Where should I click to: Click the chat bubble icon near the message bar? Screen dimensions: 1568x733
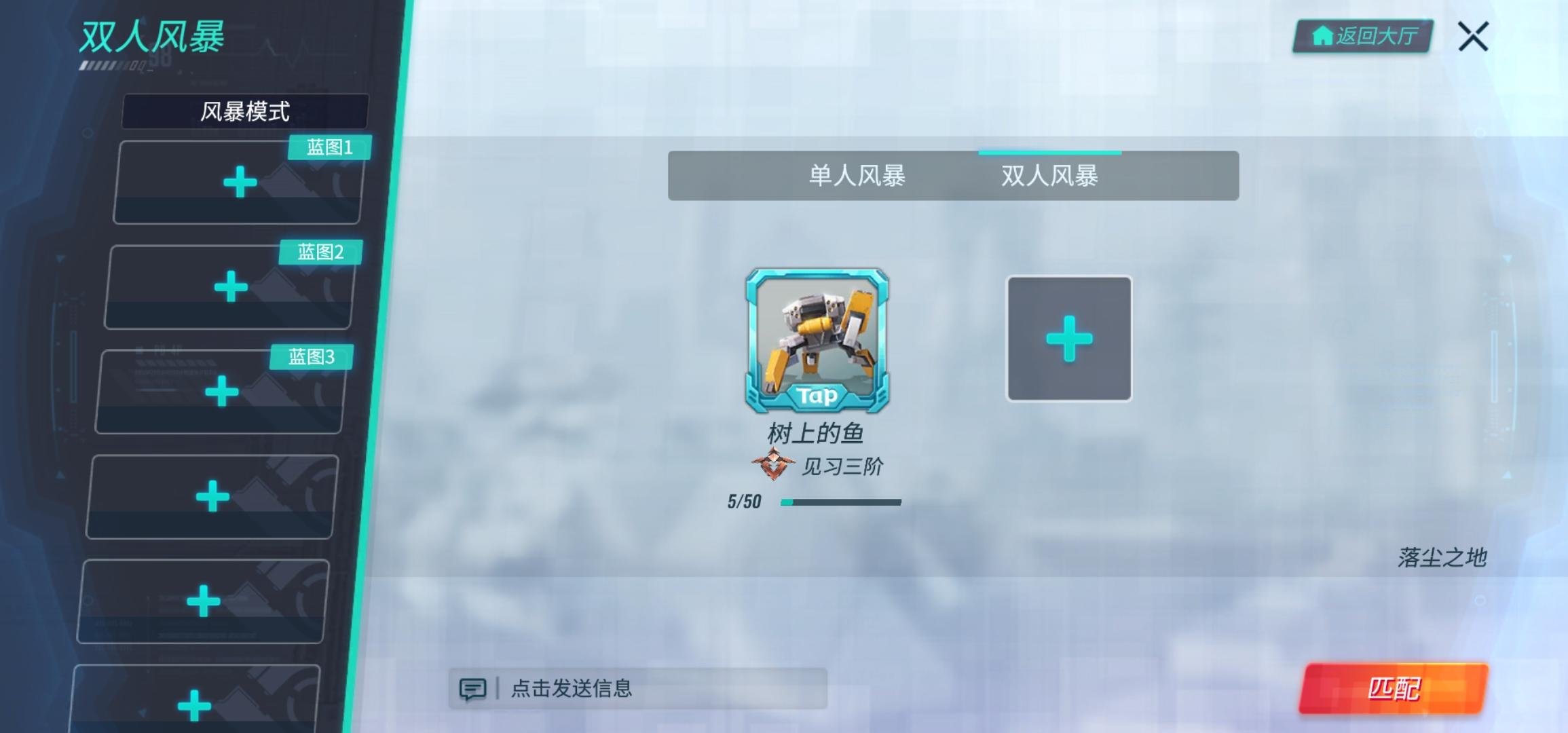click(474, 688)
